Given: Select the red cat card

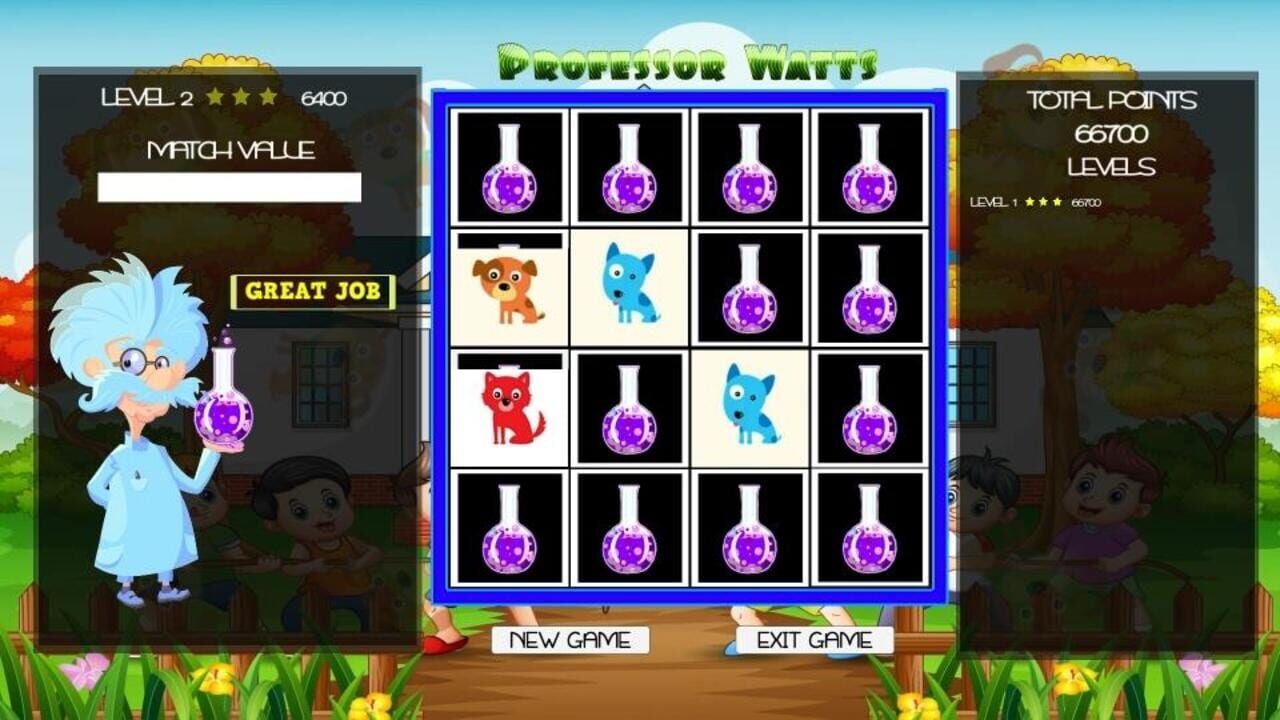Looking at the screenshot, I should (512, 410).
